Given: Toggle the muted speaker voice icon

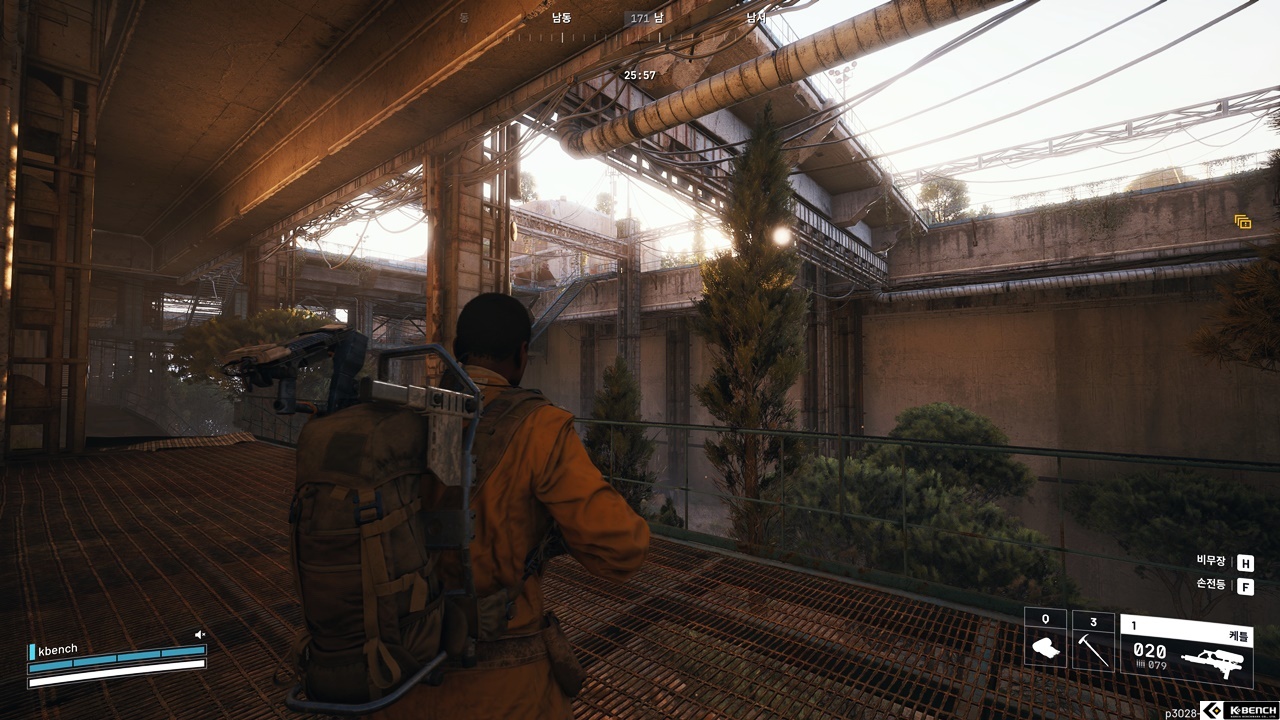Looking at the screenshot, I should (200, 634).
